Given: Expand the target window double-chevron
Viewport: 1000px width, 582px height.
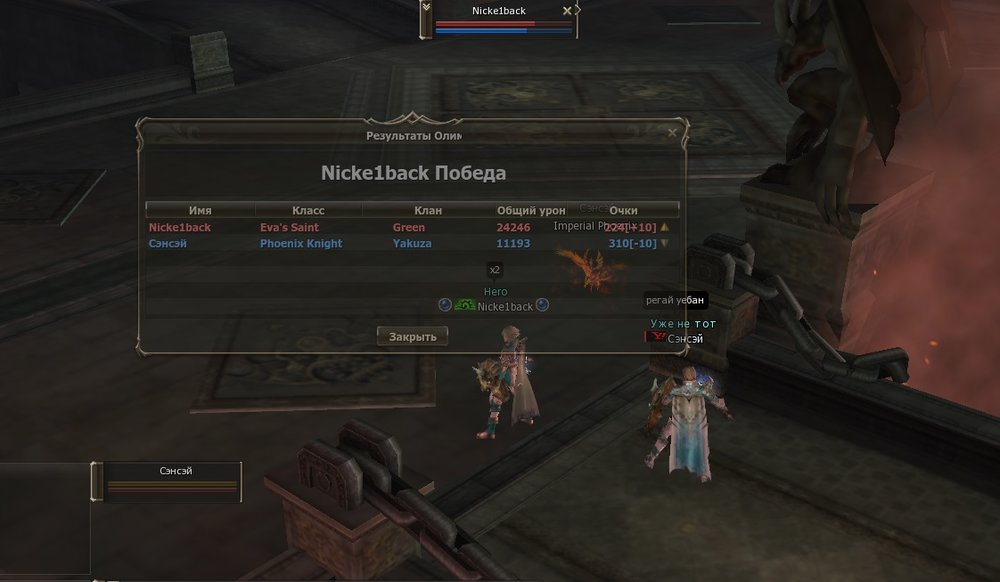Looking at the screenshot, I should 427,8.
